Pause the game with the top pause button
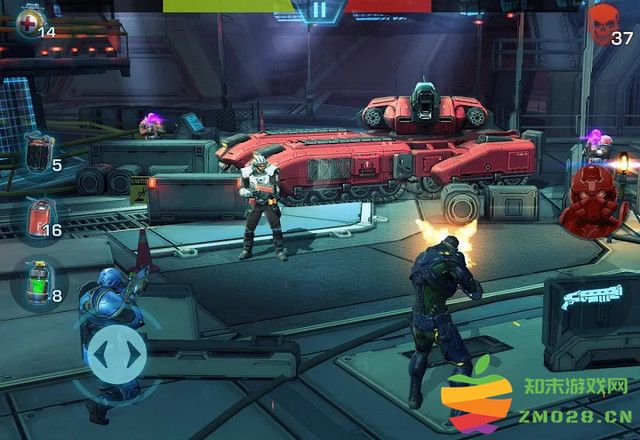640x440 pixels. pyautogui.click(x=318, y=10)
